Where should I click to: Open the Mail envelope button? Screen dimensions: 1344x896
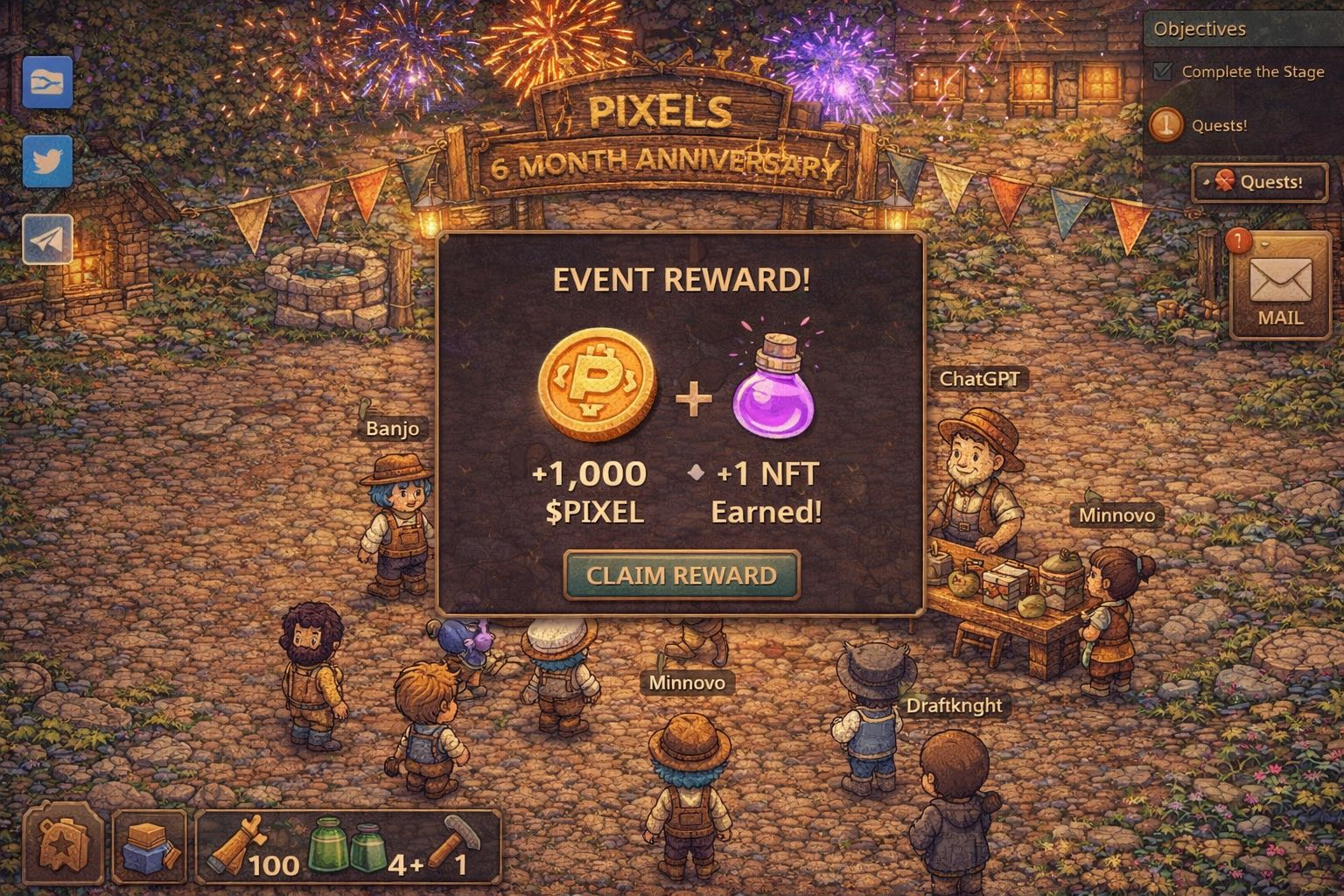[1280, 286]
